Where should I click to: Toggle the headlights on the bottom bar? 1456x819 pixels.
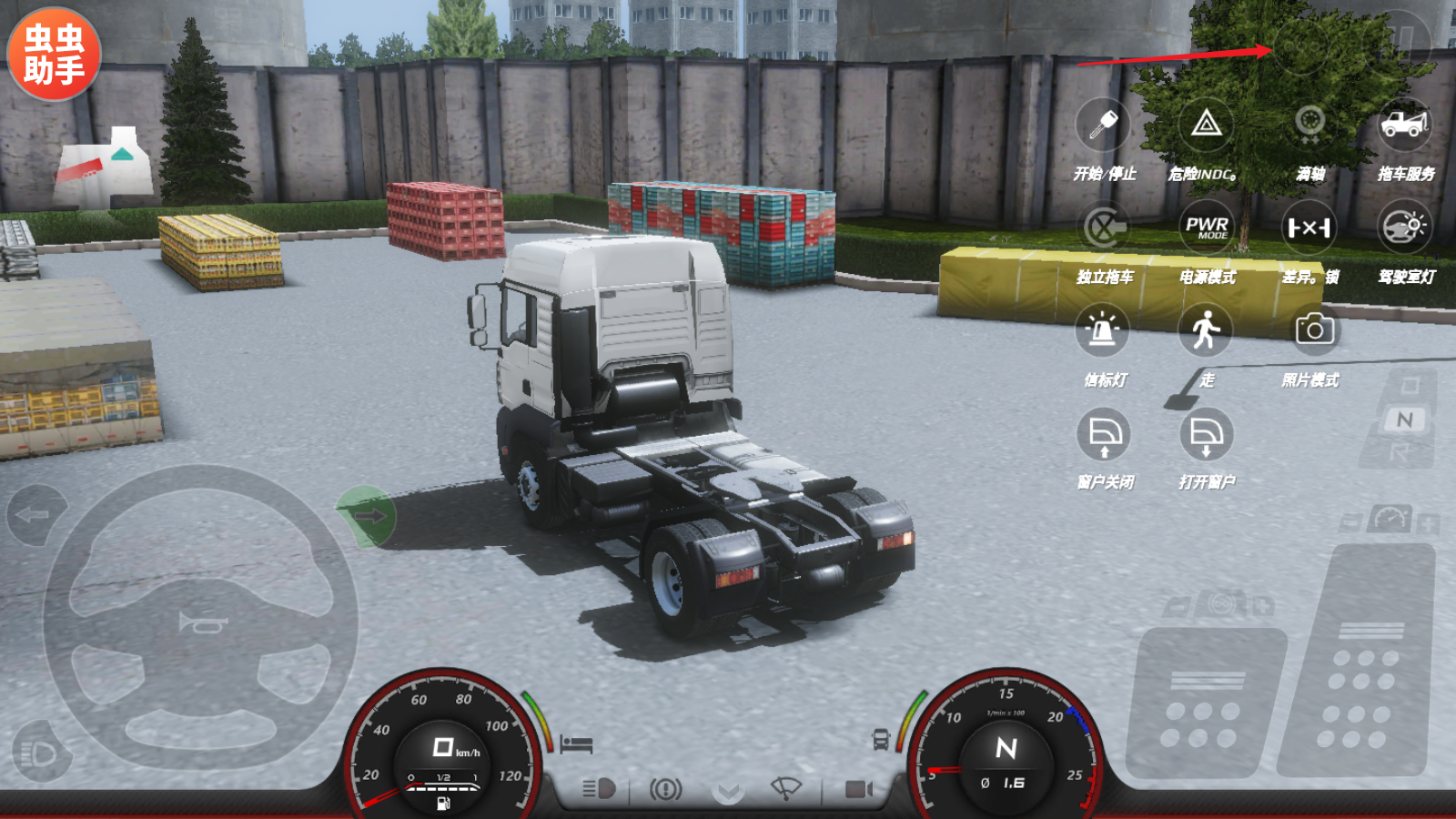[x=599, y=788]
